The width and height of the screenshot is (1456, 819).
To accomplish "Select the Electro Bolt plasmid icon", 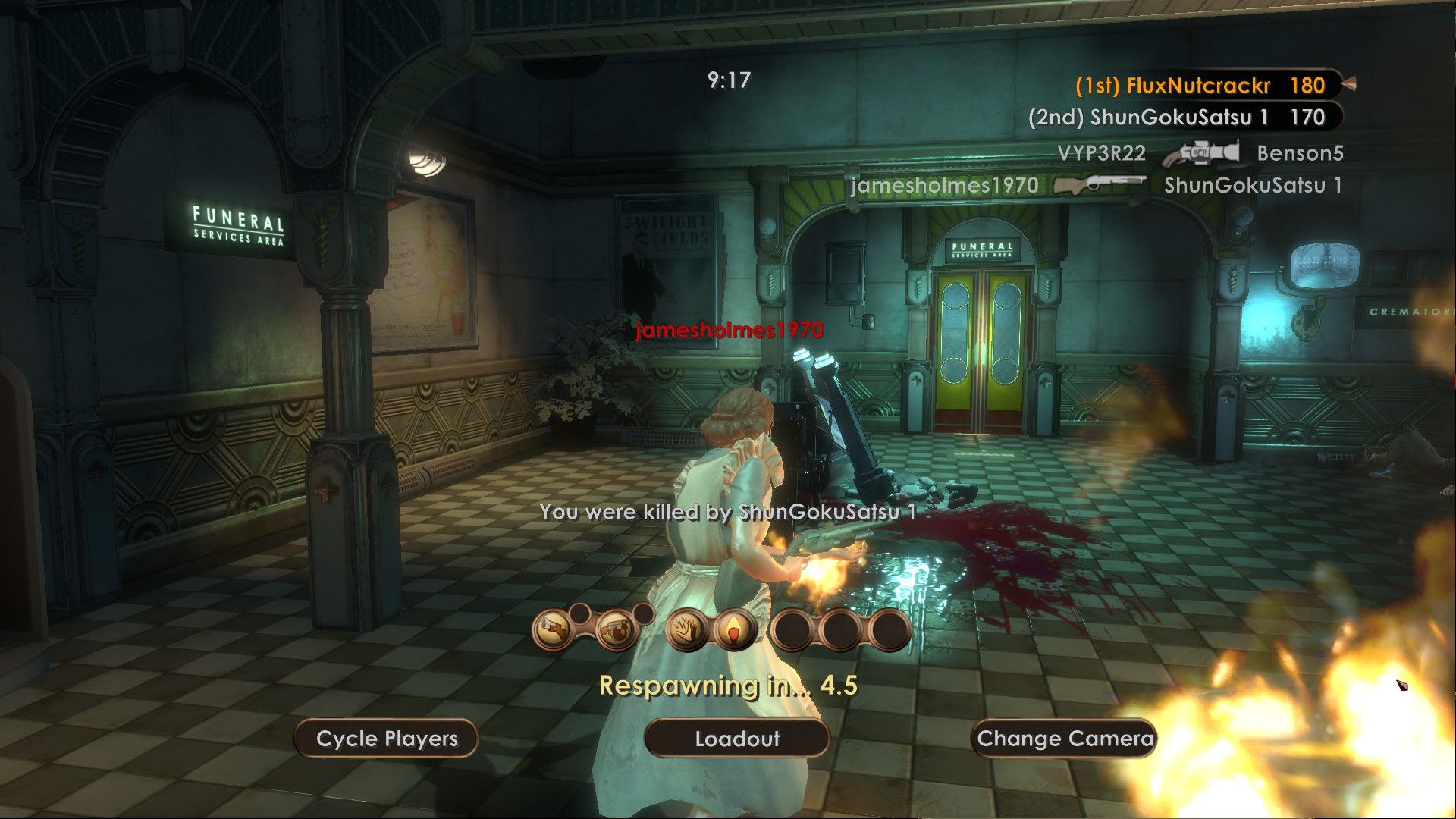I will coord(687,629).
